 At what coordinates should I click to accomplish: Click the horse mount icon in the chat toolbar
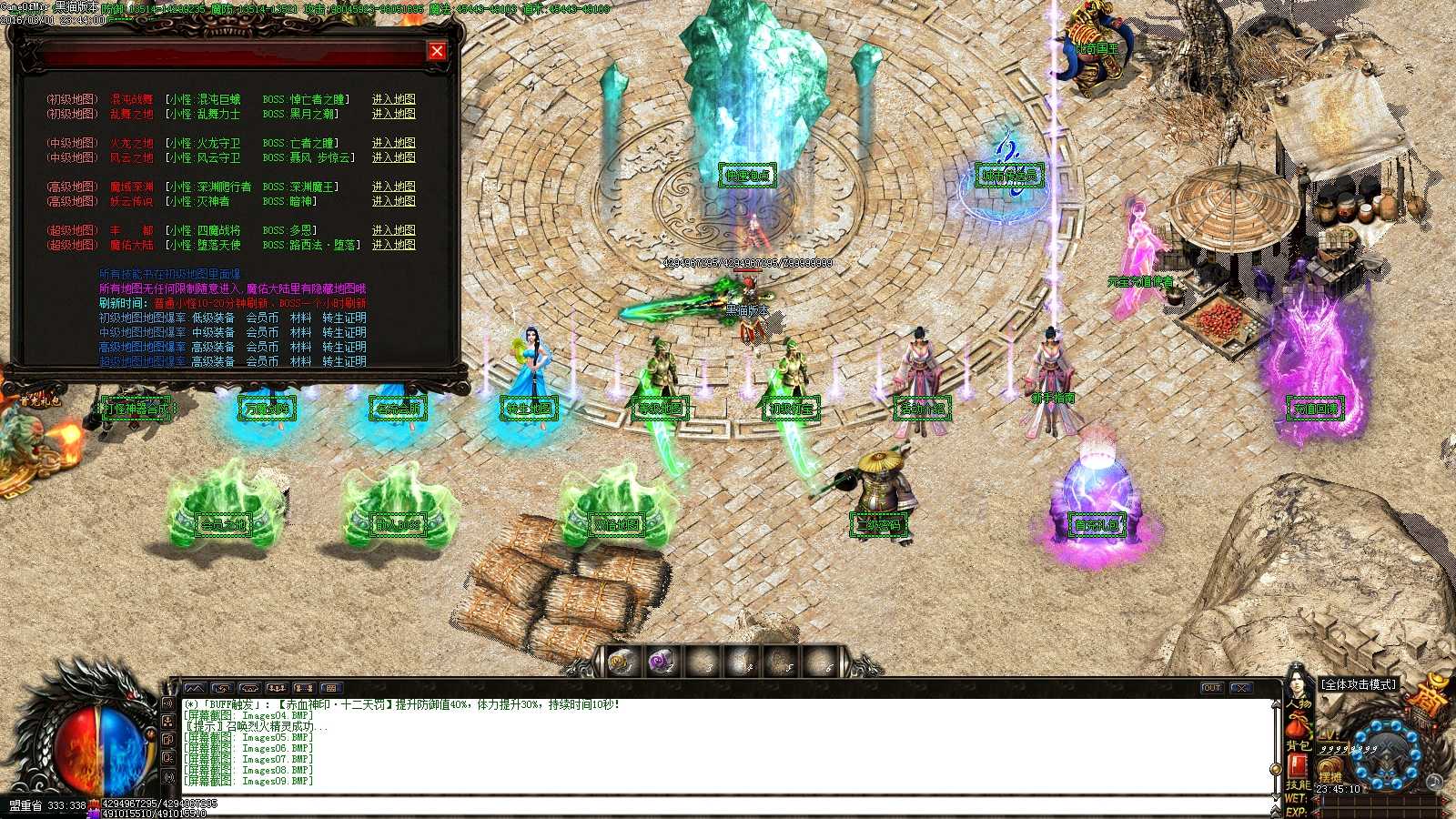coord(223,689)
